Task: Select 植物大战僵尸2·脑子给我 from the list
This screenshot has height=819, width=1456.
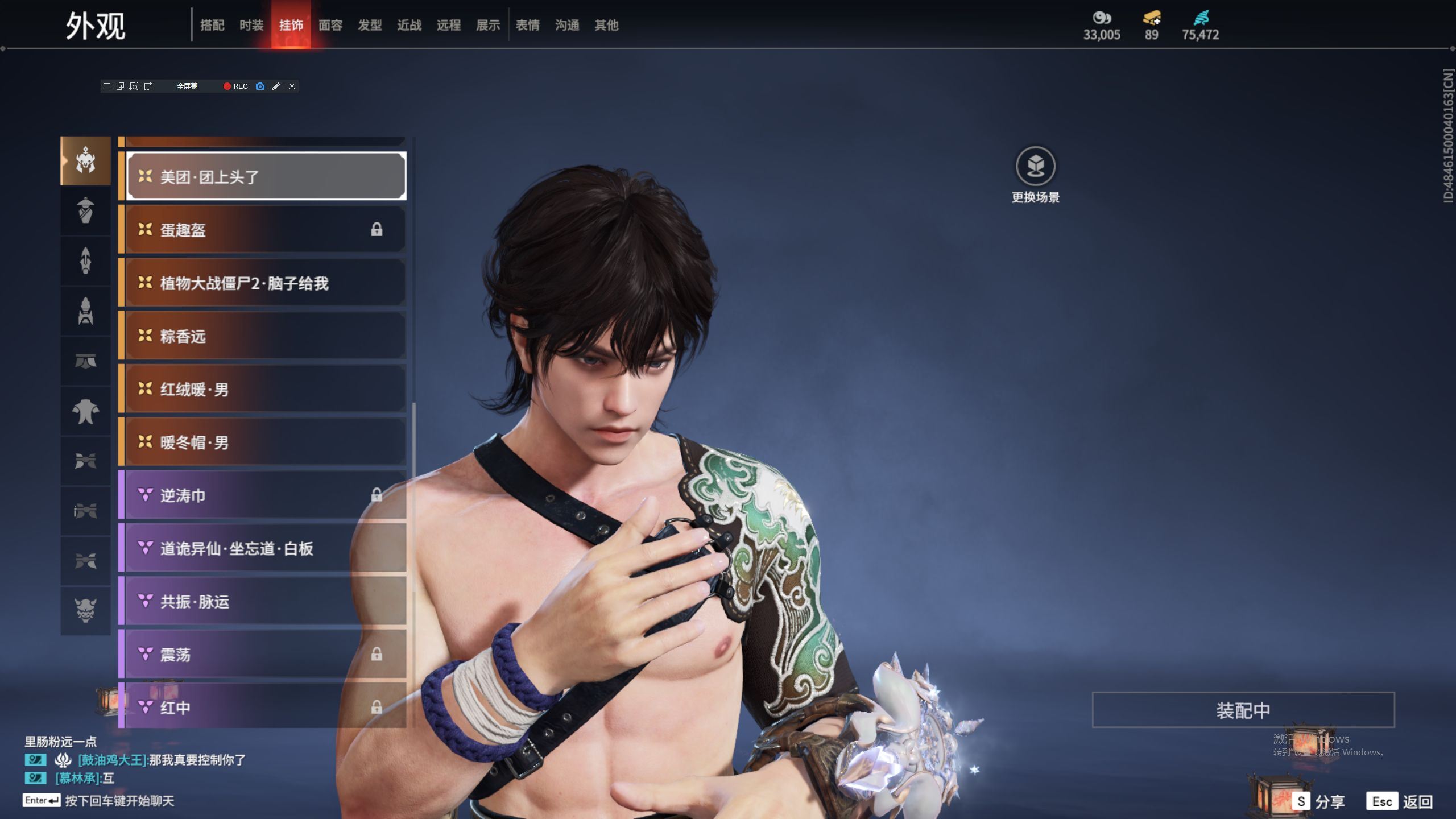Action: coord(266,283)
